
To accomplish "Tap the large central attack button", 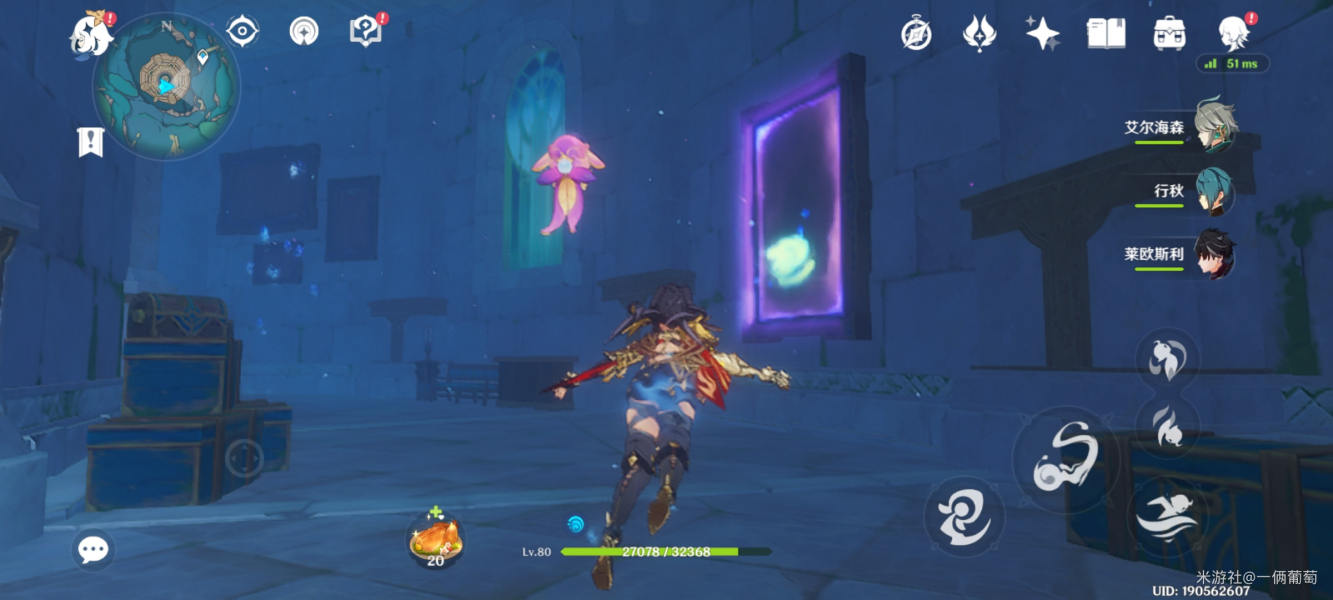I will (1066, 461).
